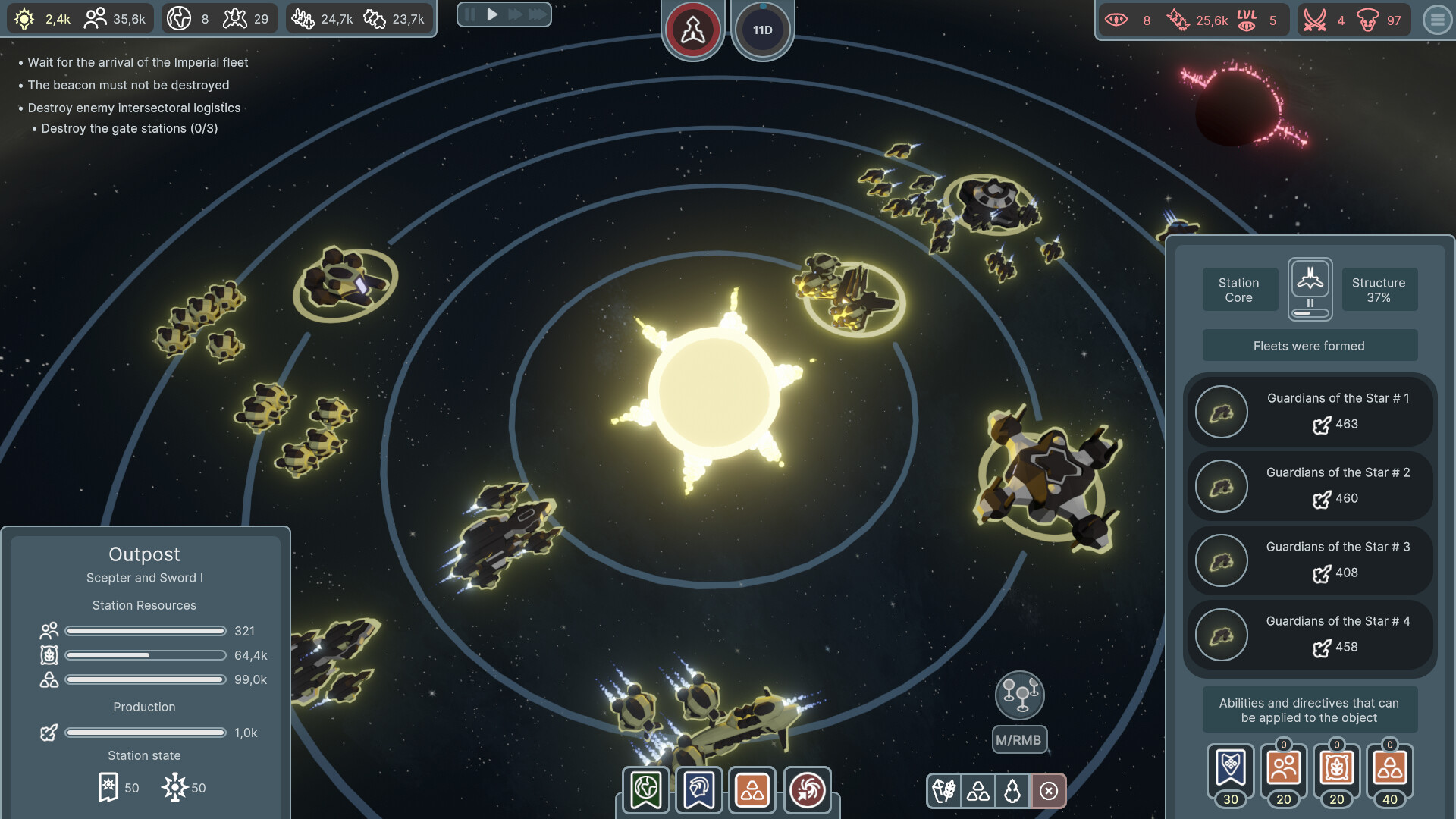Activate the green planet banner directive
This screenshot has height=819, width=1456.
645,790
